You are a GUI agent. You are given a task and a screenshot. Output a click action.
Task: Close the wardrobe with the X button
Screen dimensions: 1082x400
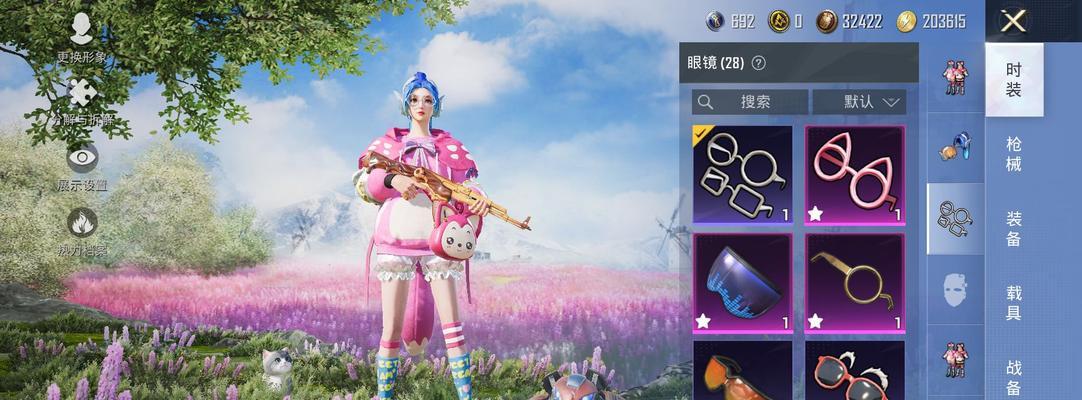point(1014,21)
